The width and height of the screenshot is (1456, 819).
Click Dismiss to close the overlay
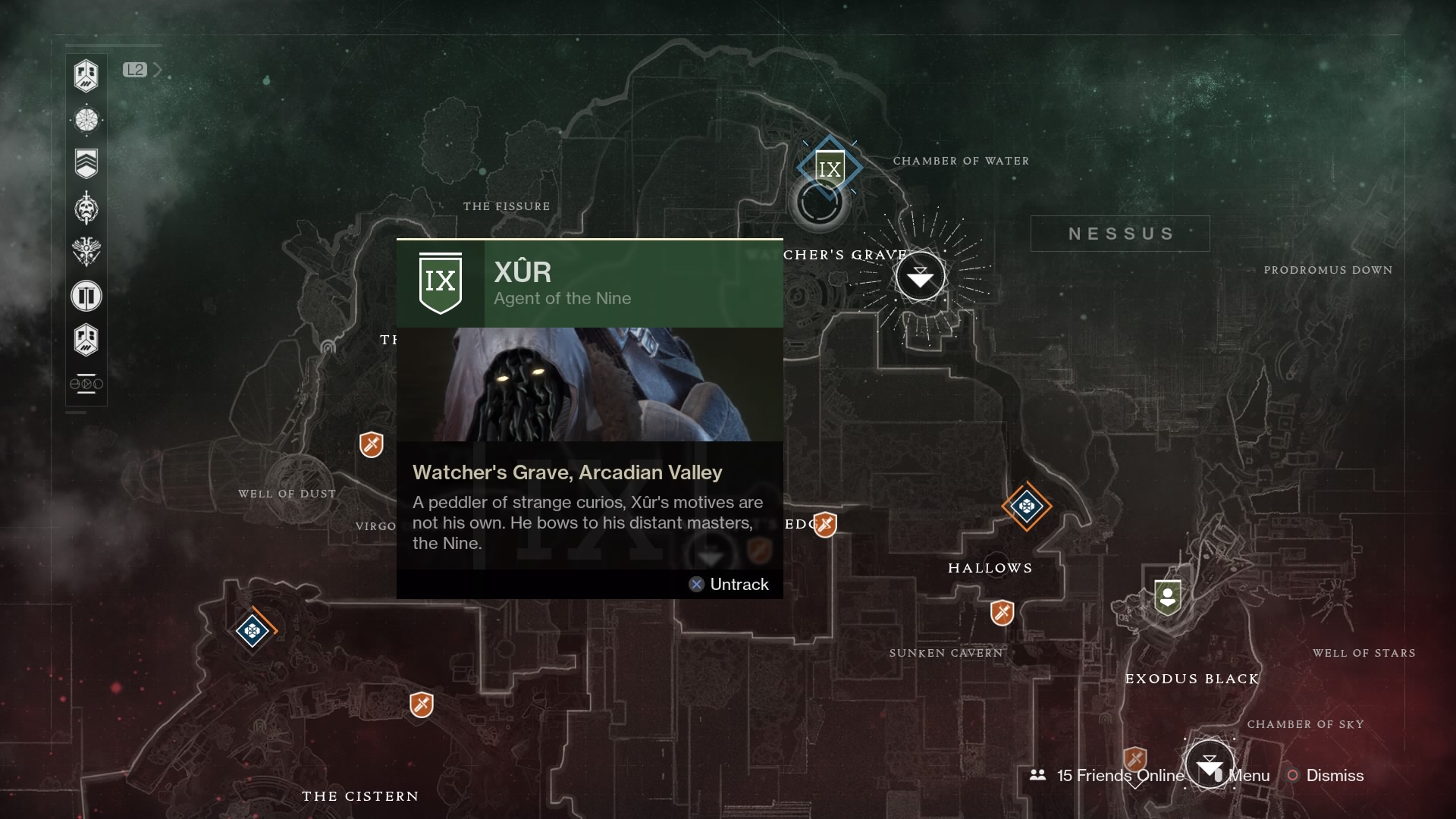1334,776
